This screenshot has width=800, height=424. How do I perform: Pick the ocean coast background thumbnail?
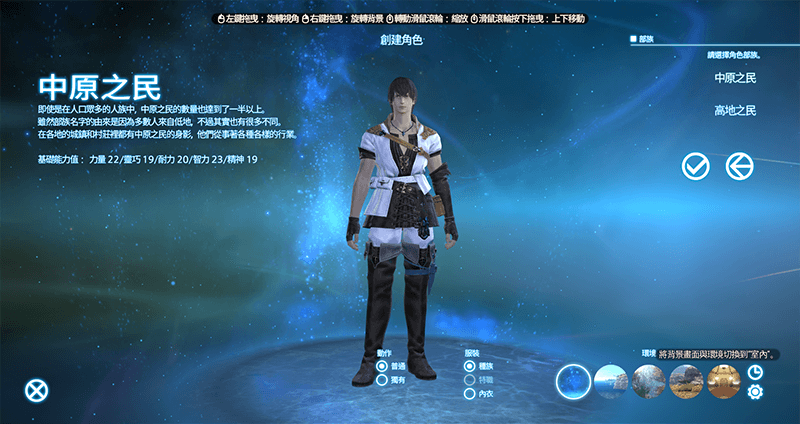pyautogui.click(x=611, y=381)
